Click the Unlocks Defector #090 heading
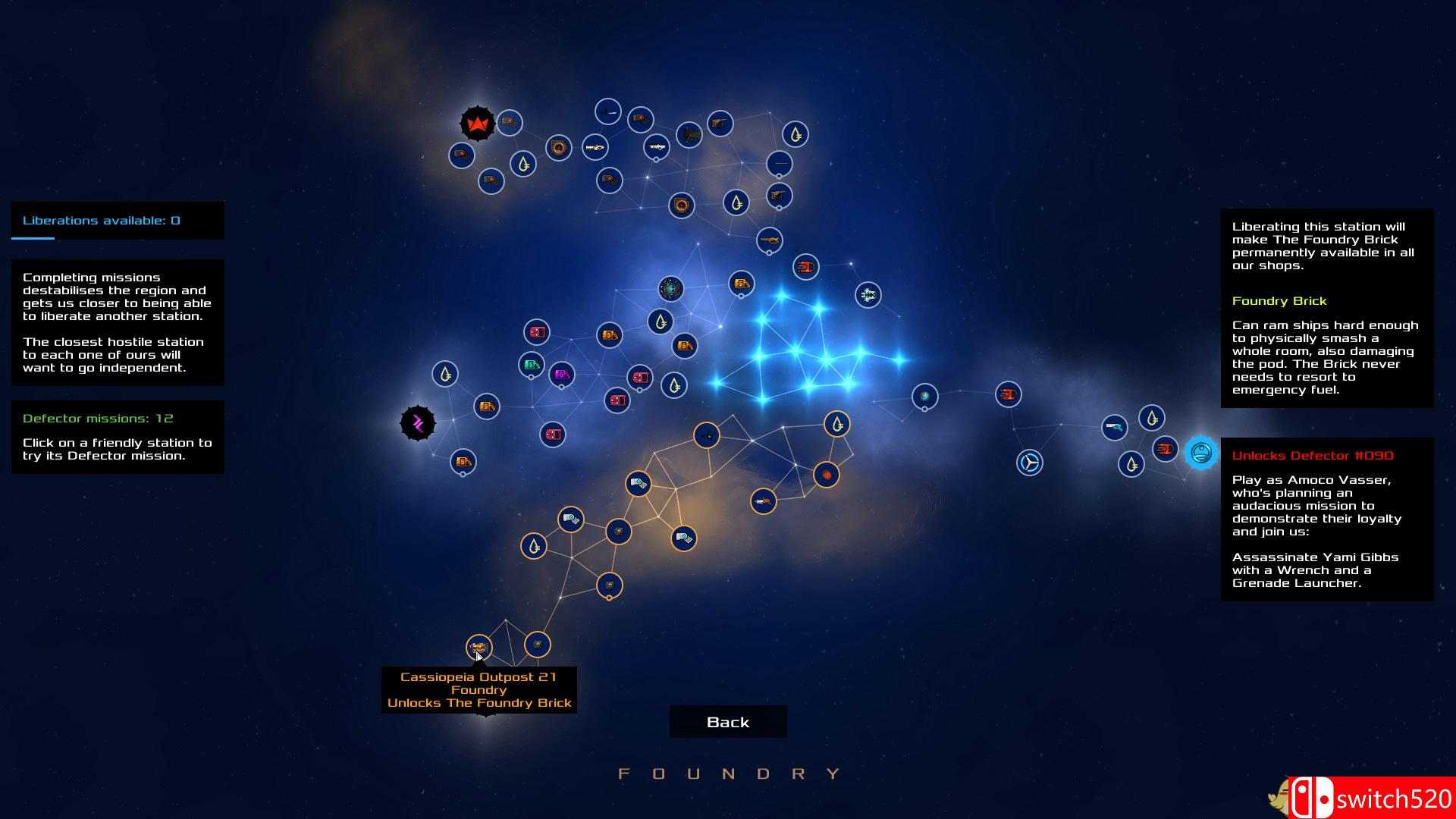 point(1313,455)
